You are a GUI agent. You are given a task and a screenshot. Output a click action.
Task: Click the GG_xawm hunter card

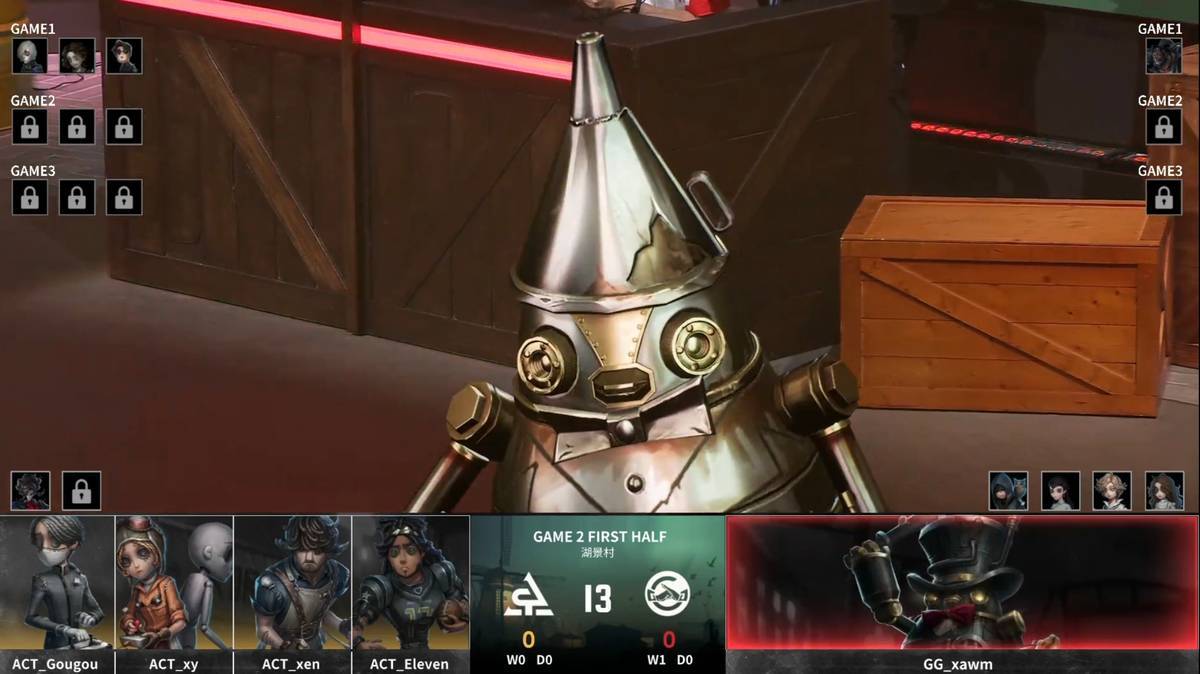962,593
